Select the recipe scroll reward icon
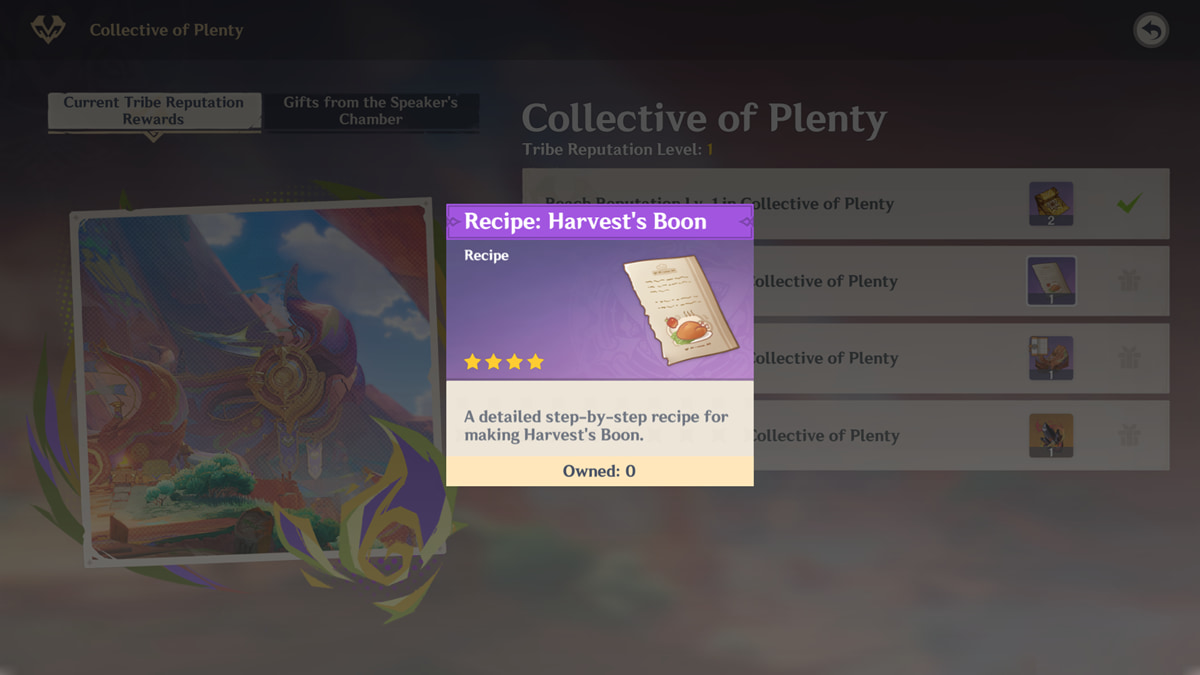The image size is (1200, 675). coord(1051,281)
